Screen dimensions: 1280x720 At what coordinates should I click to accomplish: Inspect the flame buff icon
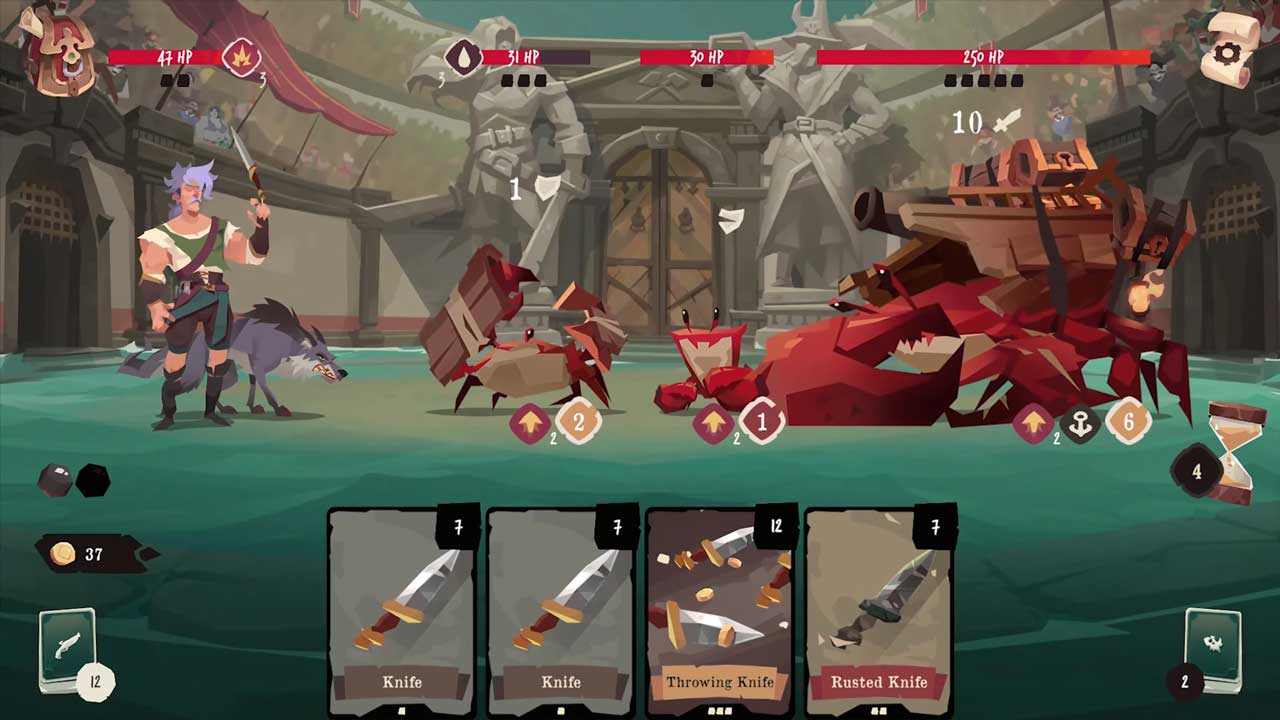241,57
